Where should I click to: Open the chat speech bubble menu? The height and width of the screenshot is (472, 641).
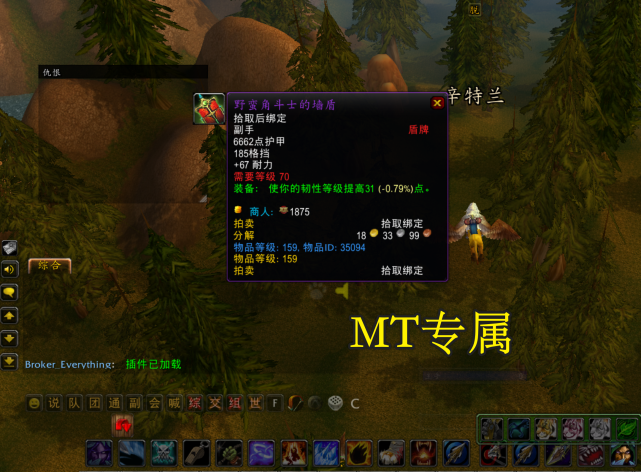click(x=10, y=292)
